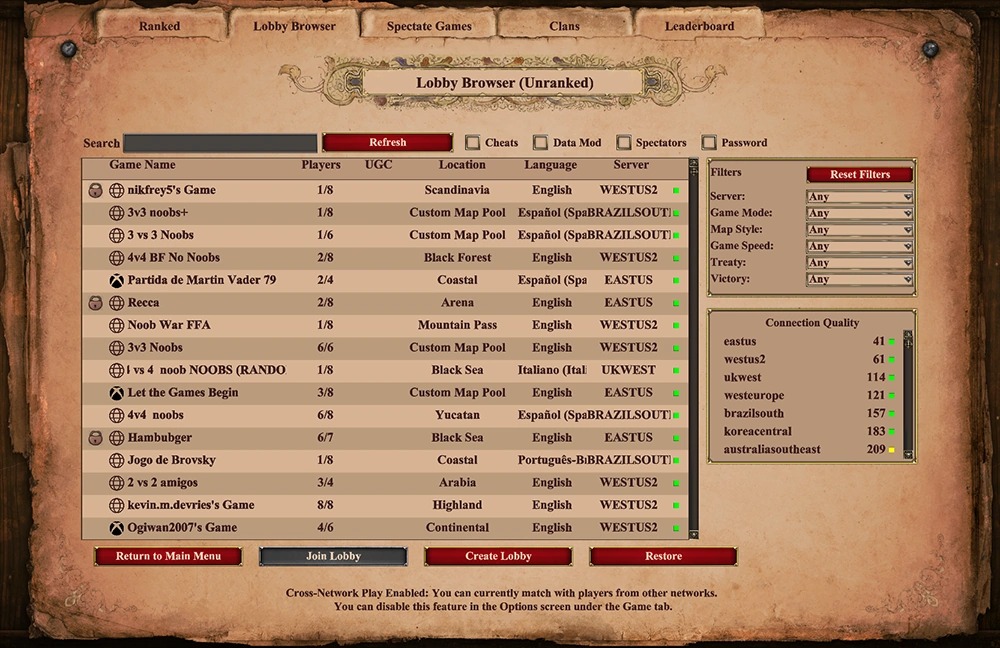The height and width of the screenshot is (648, 1000).
Task: Go to the Clans tab
Action: (564, 26)
